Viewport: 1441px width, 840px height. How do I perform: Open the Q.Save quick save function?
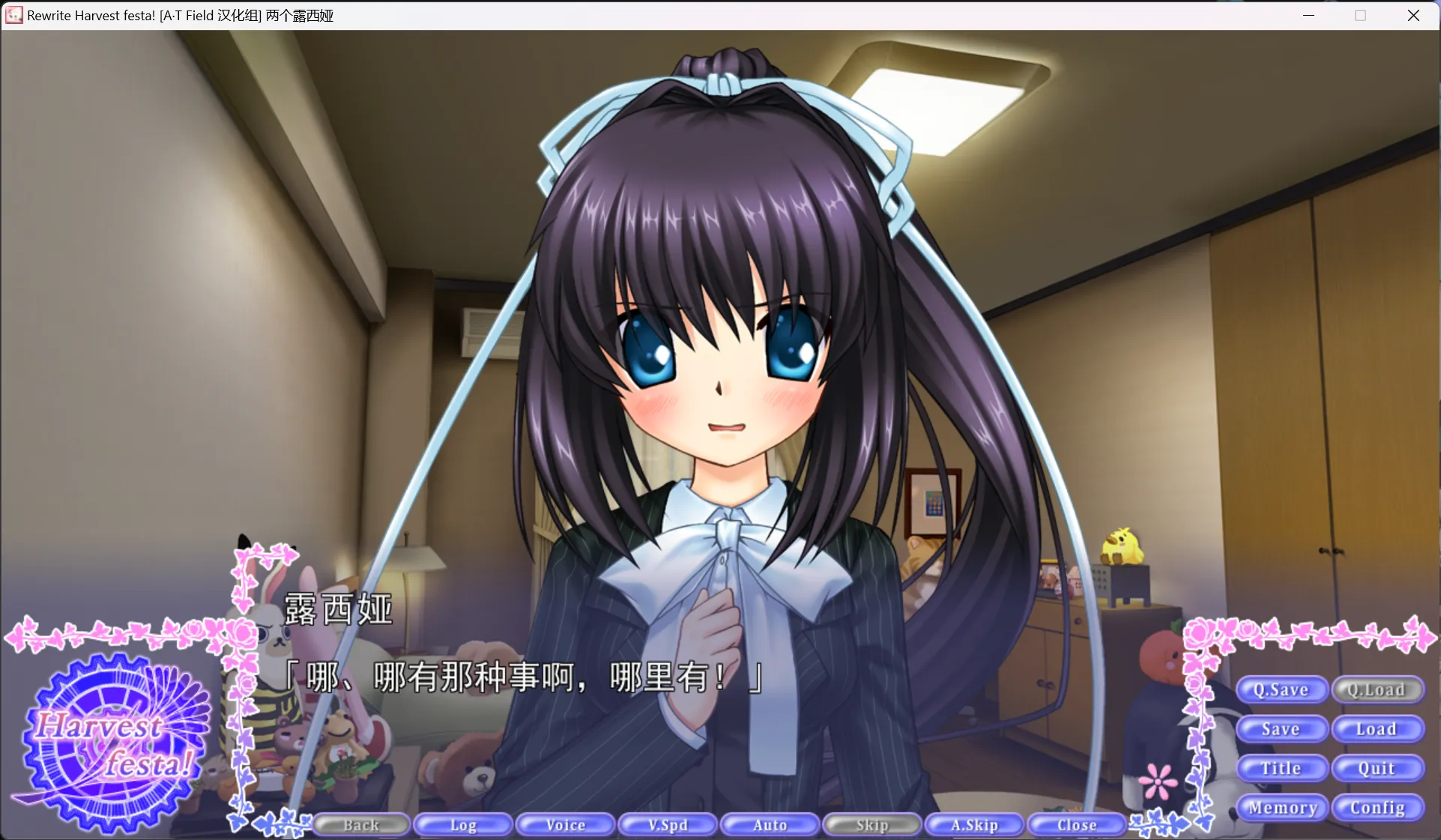[x=1281, y=689]
